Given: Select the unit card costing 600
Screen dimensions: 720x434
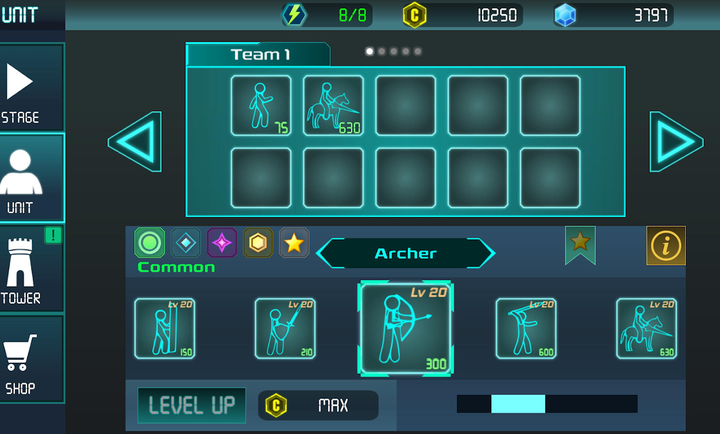Looking at the screenshot, I should (526, 328).
